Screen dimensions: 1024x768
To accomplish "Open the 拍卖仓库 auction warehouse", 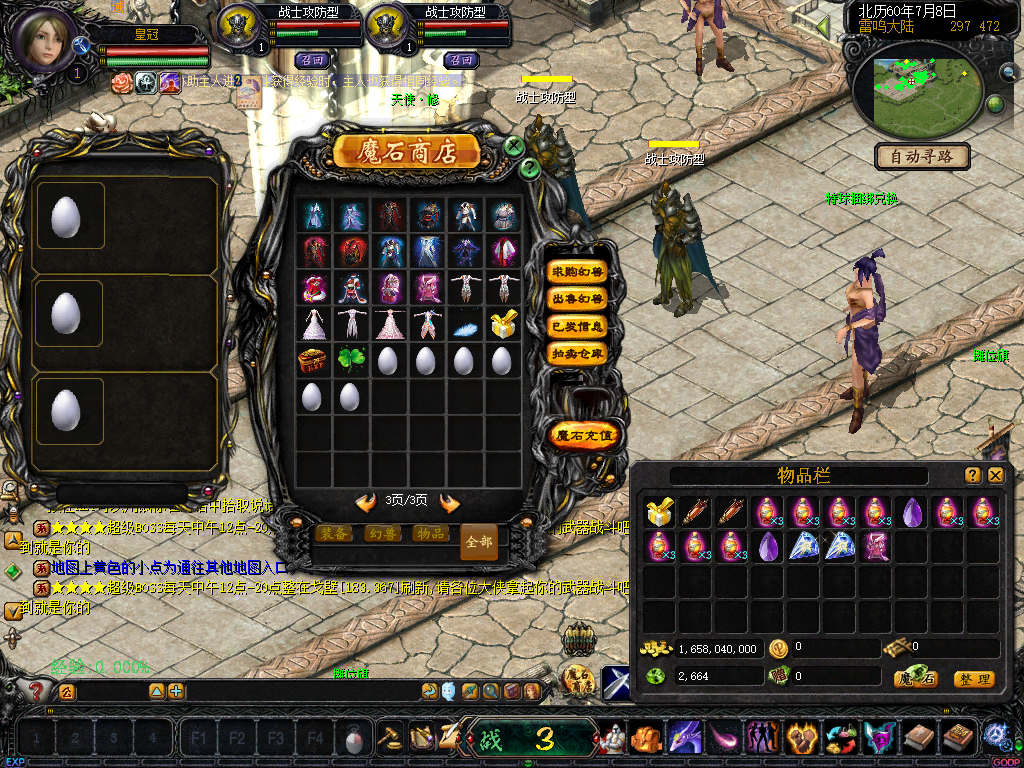I will 578,353.
